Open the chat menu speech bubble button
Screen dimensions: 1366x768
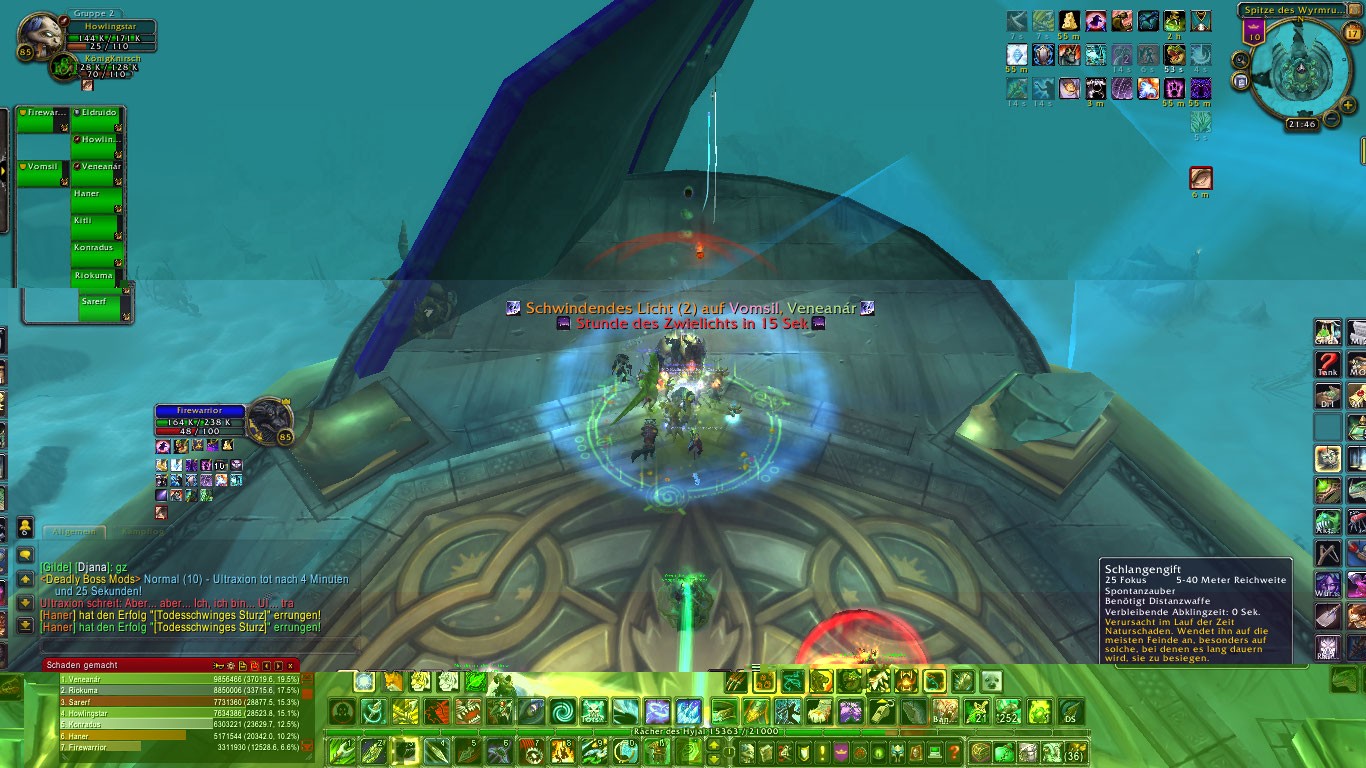point(25,554)
